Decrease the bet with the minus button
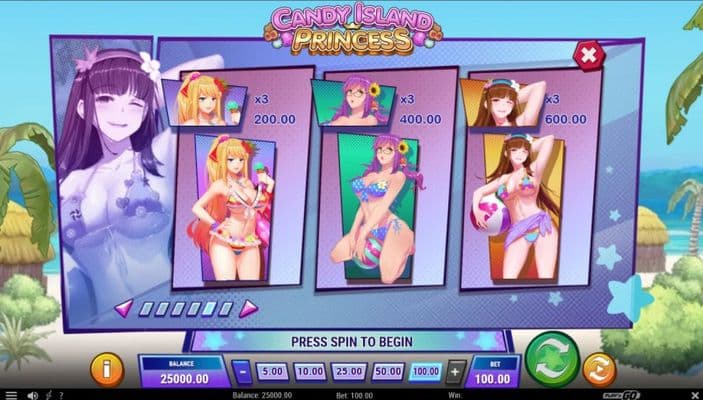Screen dimensions: 703x400 click(x=243, y=372)
